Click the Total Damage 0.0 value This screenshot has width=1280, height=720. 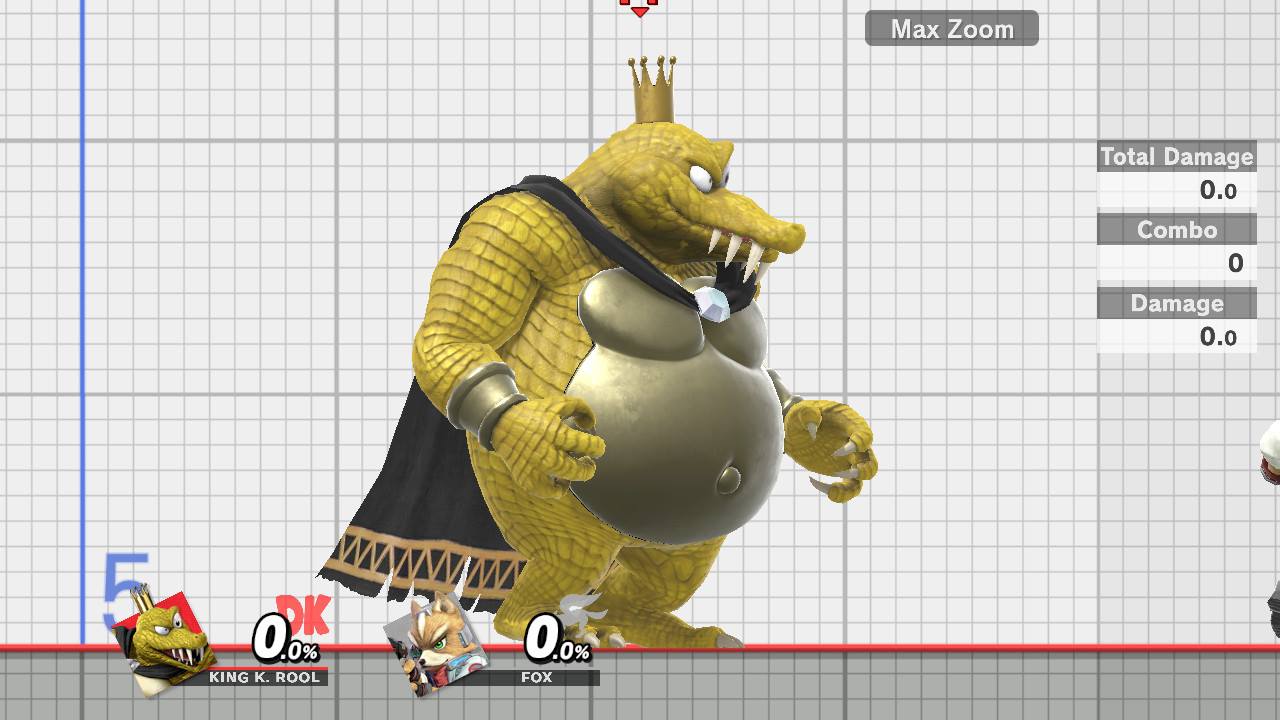tap(1219, 191)
